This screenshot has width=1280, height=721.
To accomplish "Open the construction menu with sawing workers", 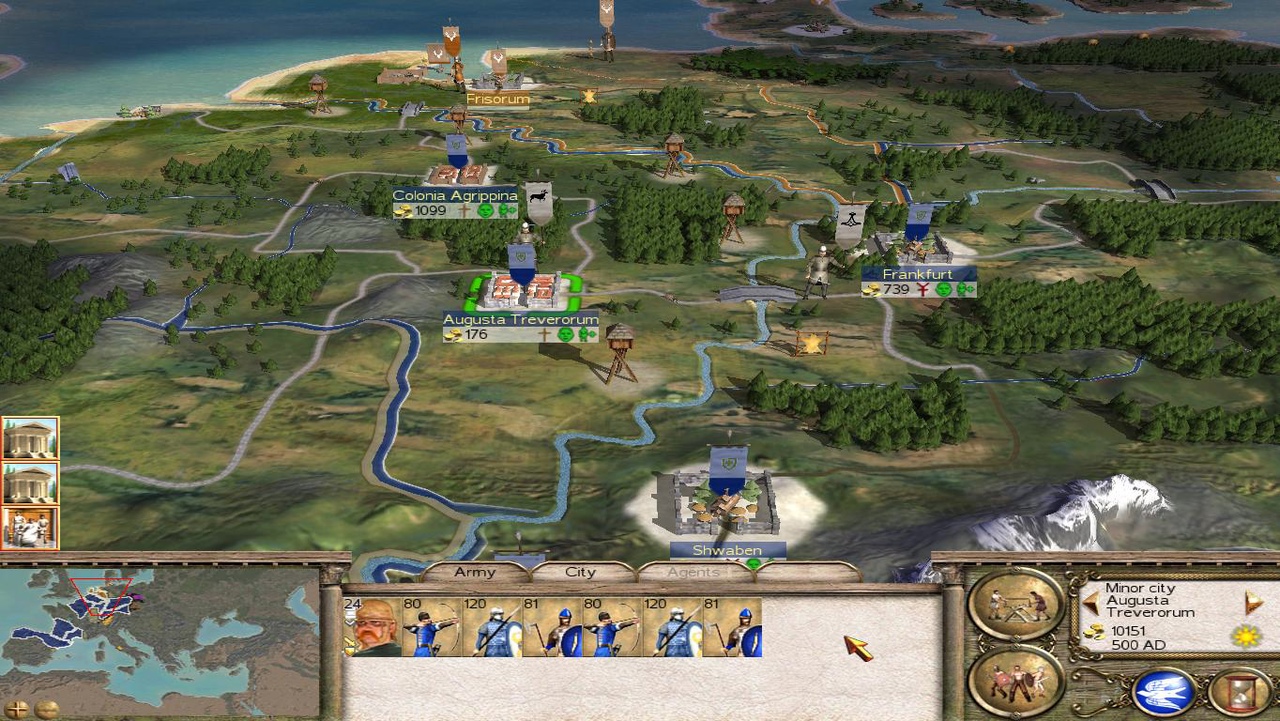I will (x=1015, y=604).
